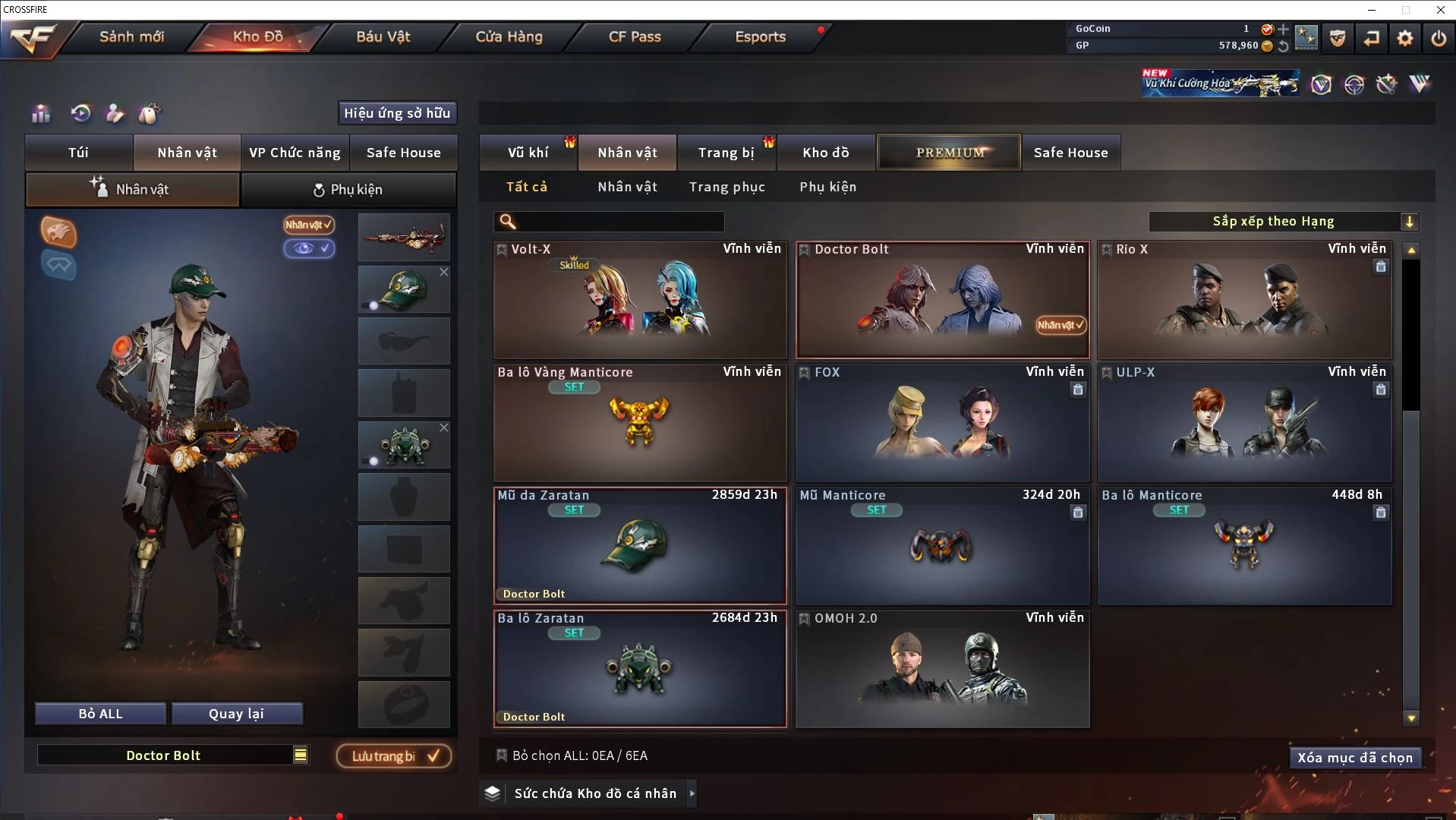Filter by Trang phục category

(726, 187)
